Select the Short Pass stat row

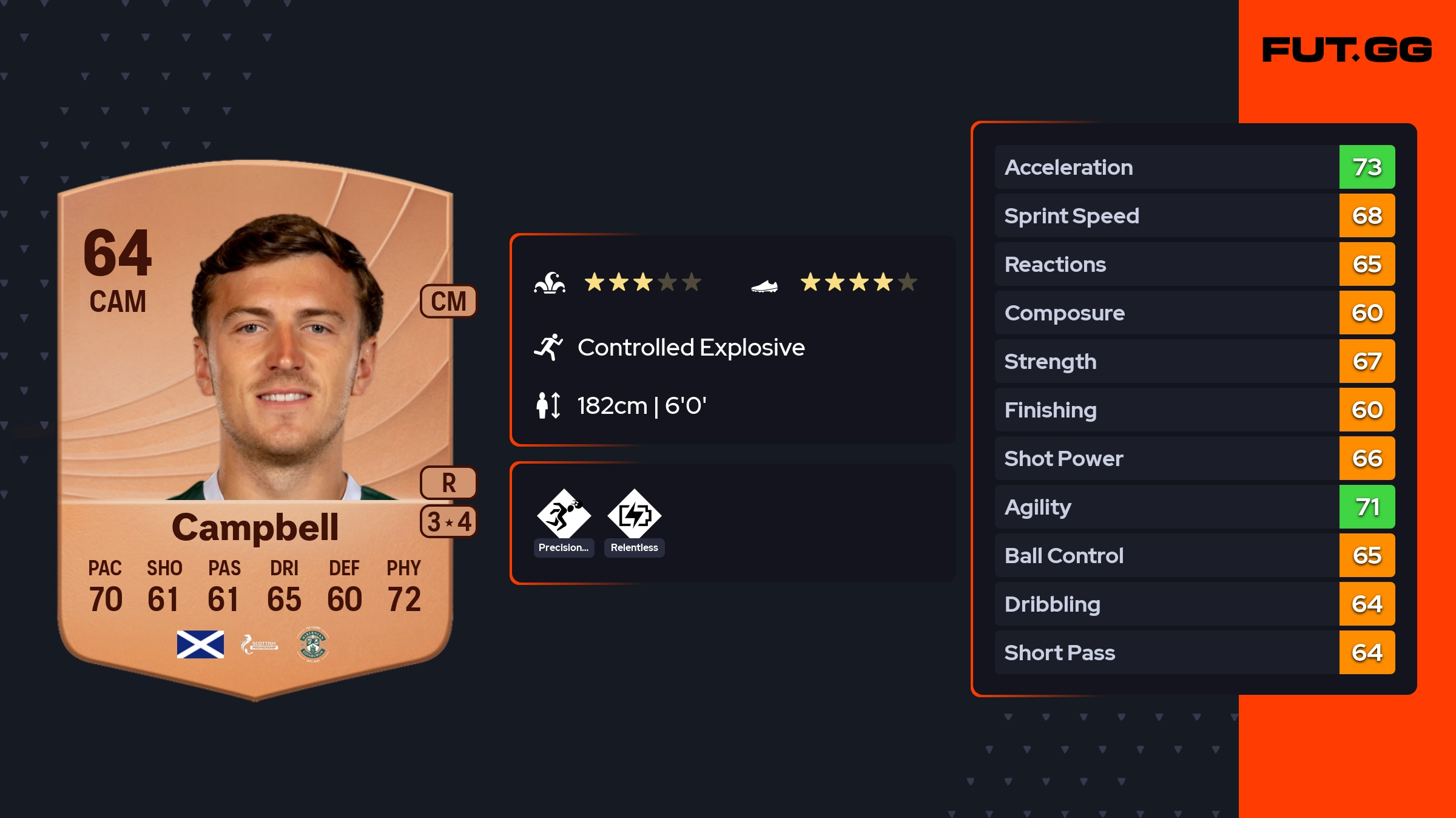point(1194,652)
